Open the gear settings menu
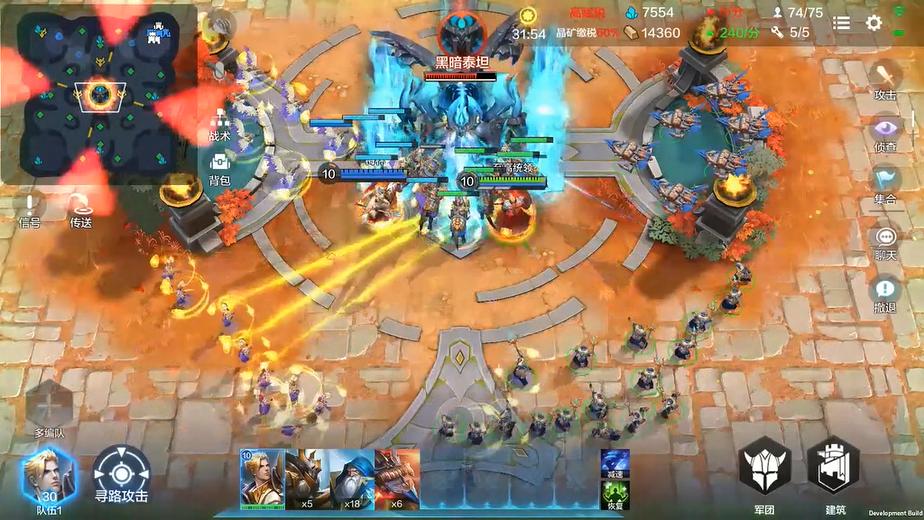Image resolution: width=924 pixels, height=520 pixels. [874, 23]
